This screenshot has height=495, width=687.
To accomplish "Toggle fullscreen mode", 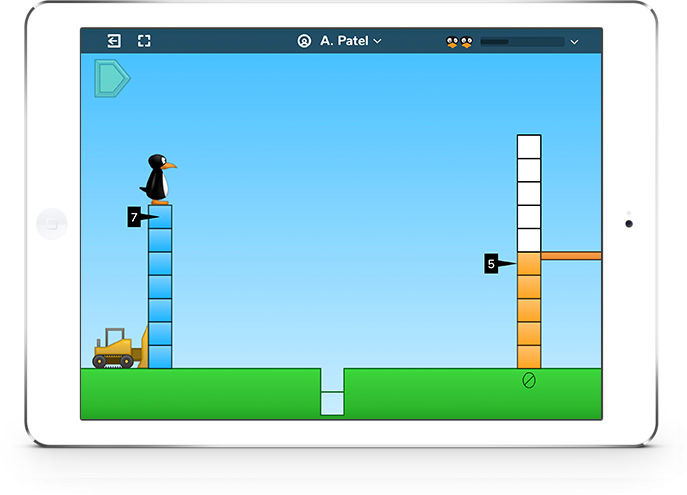I will pyautogui.click(x=144, y=41).
